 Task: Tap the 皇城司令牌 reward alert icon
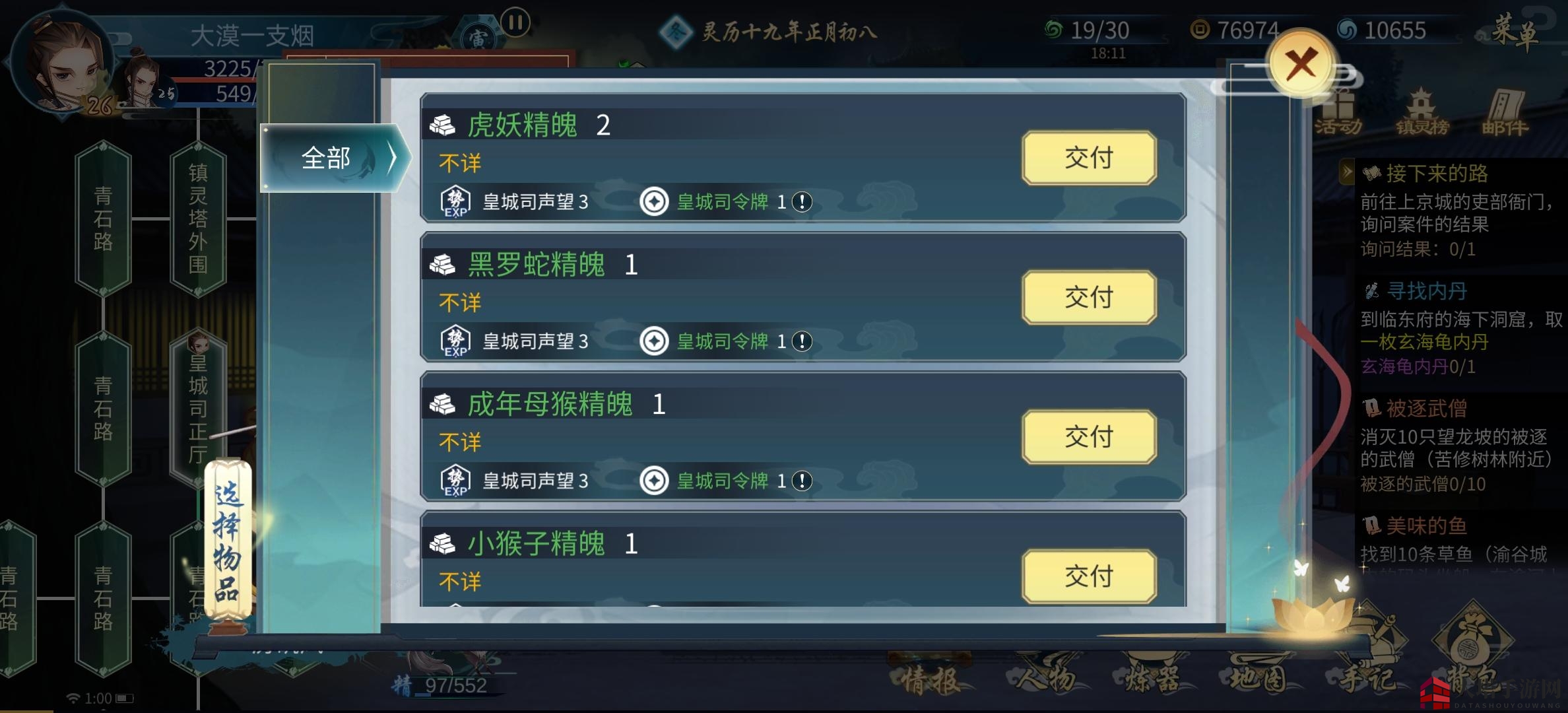[x=801, y=203]
